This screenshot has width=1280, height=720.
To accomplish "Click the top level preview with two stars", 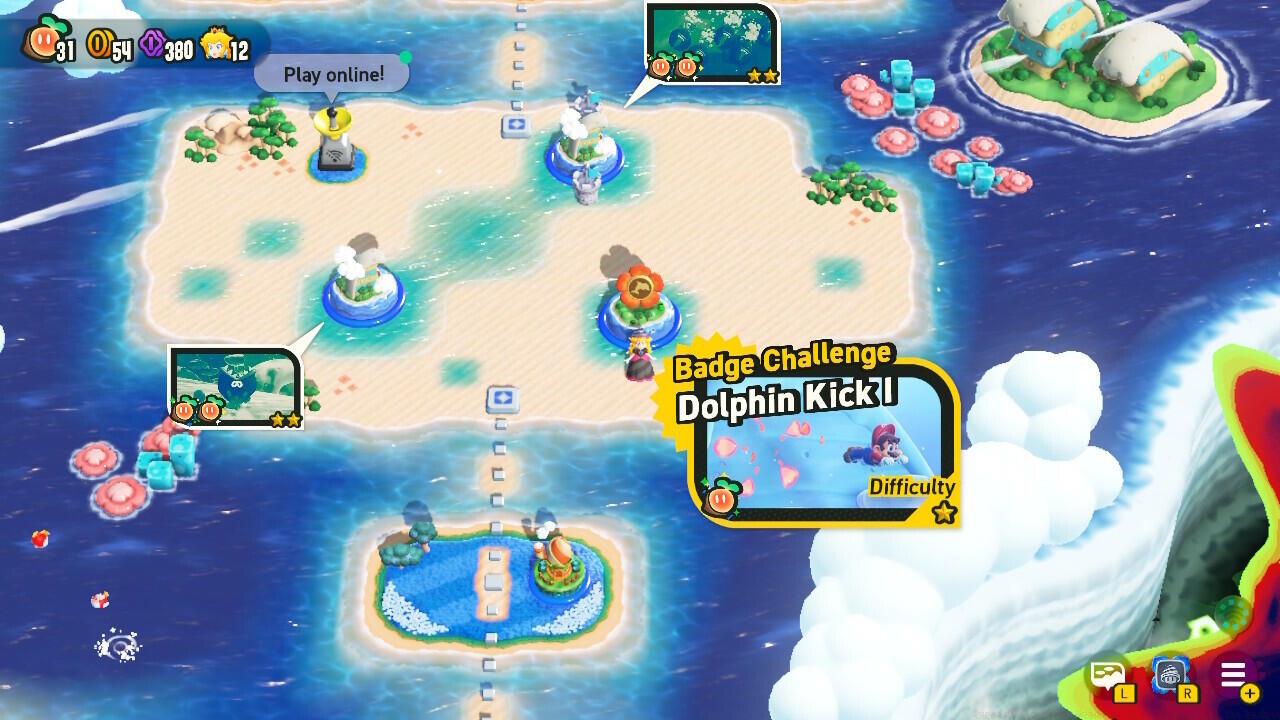I will (712, 40).
